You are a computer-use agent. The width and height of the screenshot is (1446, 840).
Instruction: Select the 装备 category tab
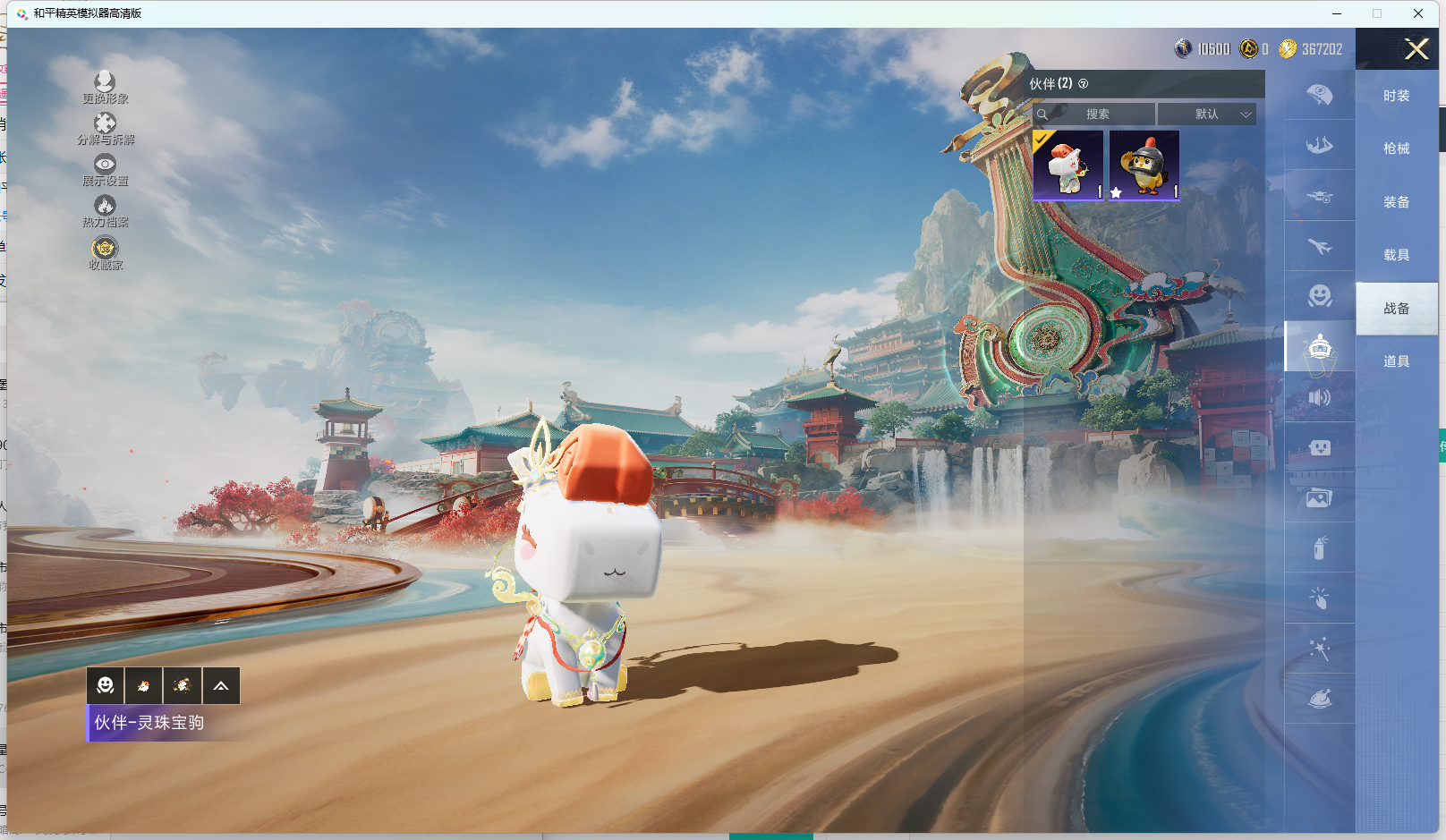1396,202
